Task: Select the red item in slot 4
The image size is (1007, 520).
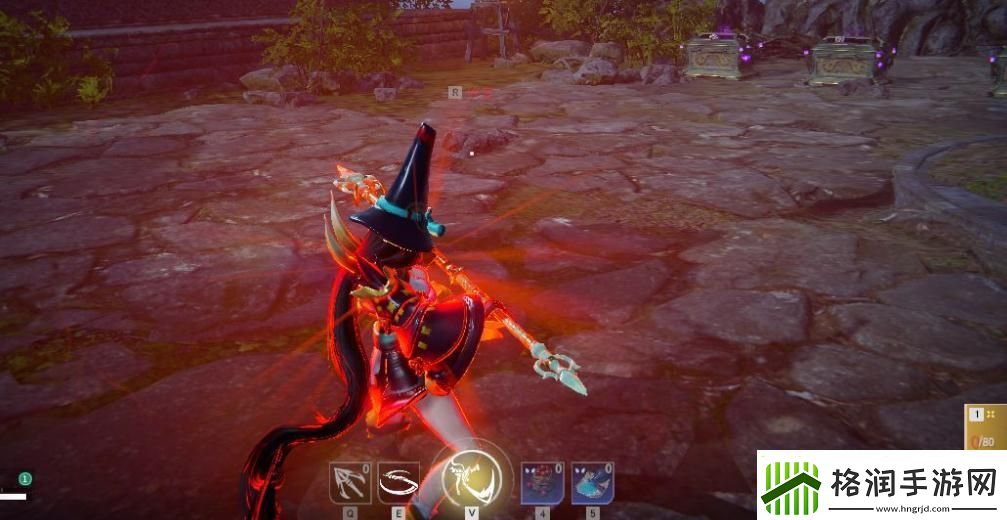Action: [543, 484]
